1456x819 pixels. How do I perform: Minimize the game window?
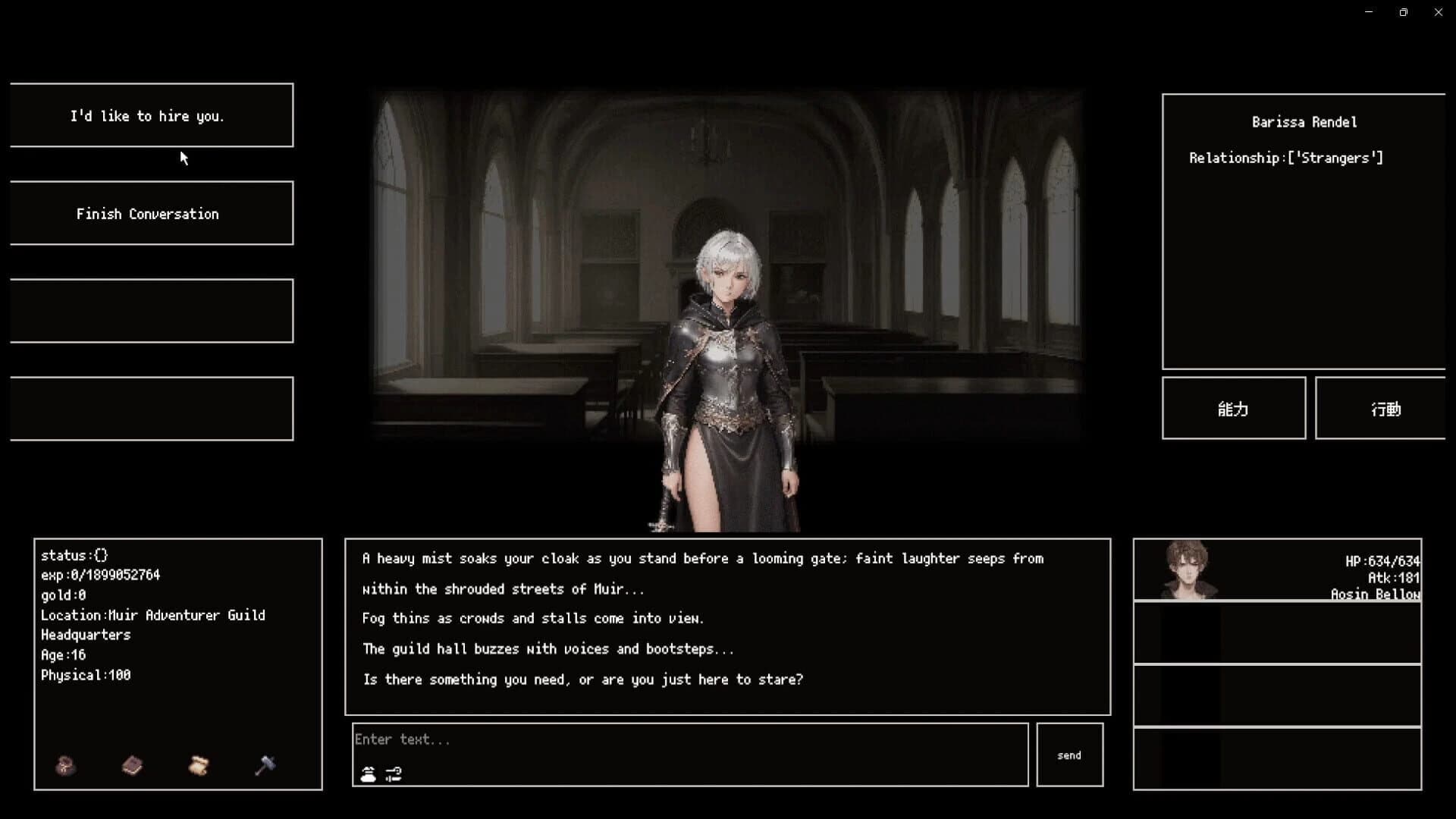(1370, 12)
